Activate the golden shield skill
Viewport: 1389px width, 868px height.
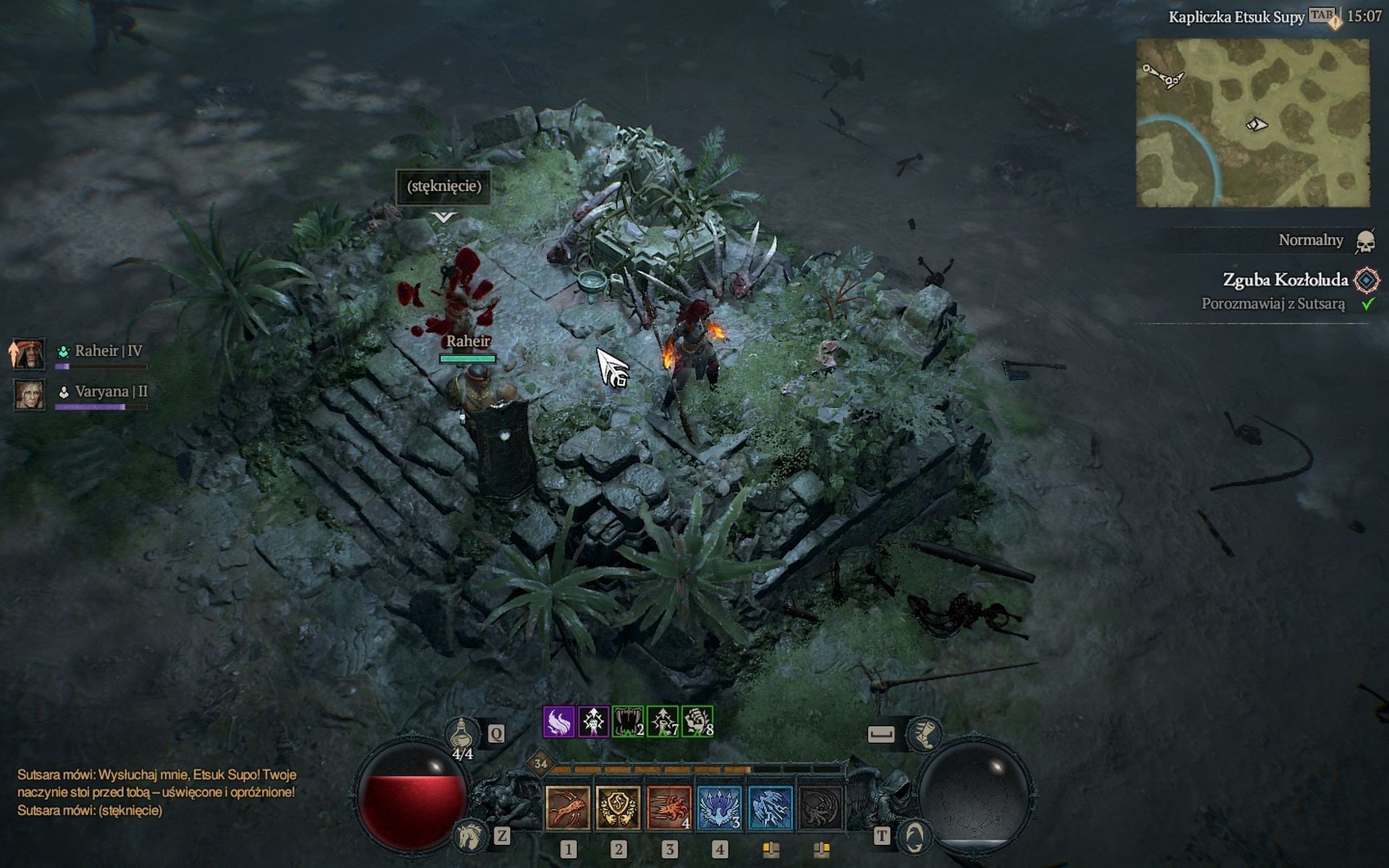[618, 807]
